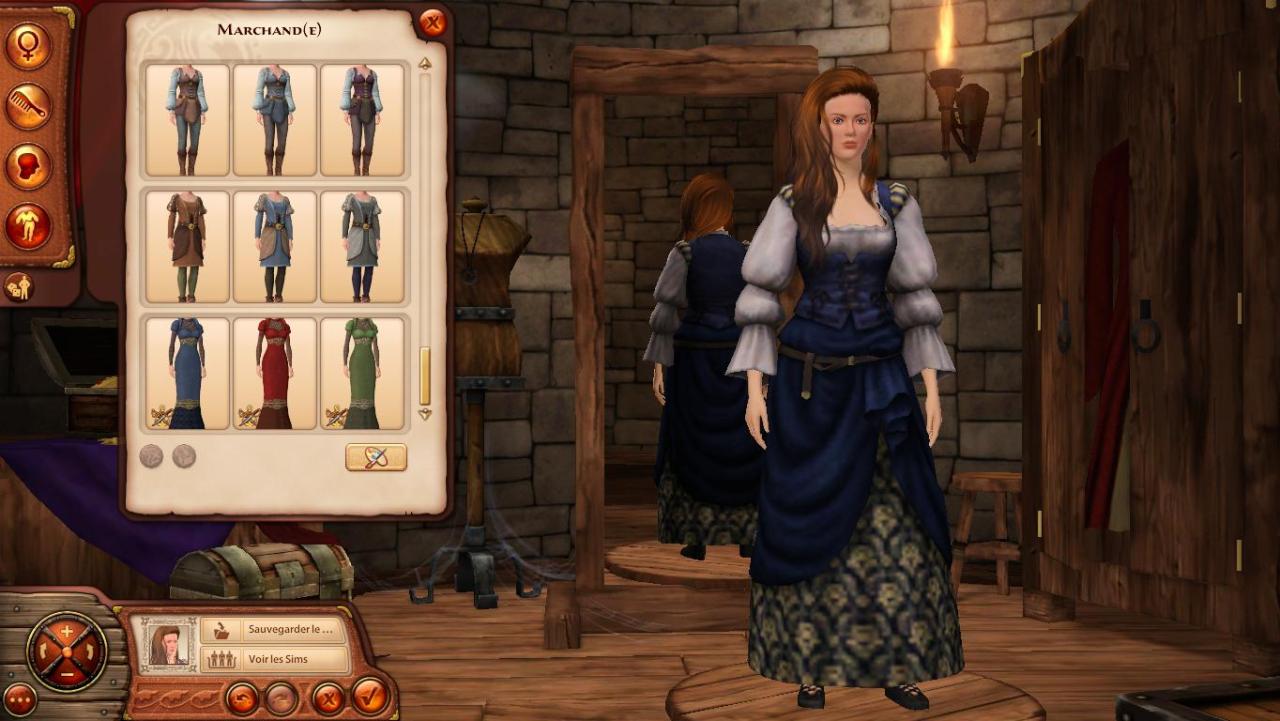
Task: Open the paint palette customization button
Action: [376, 457]
